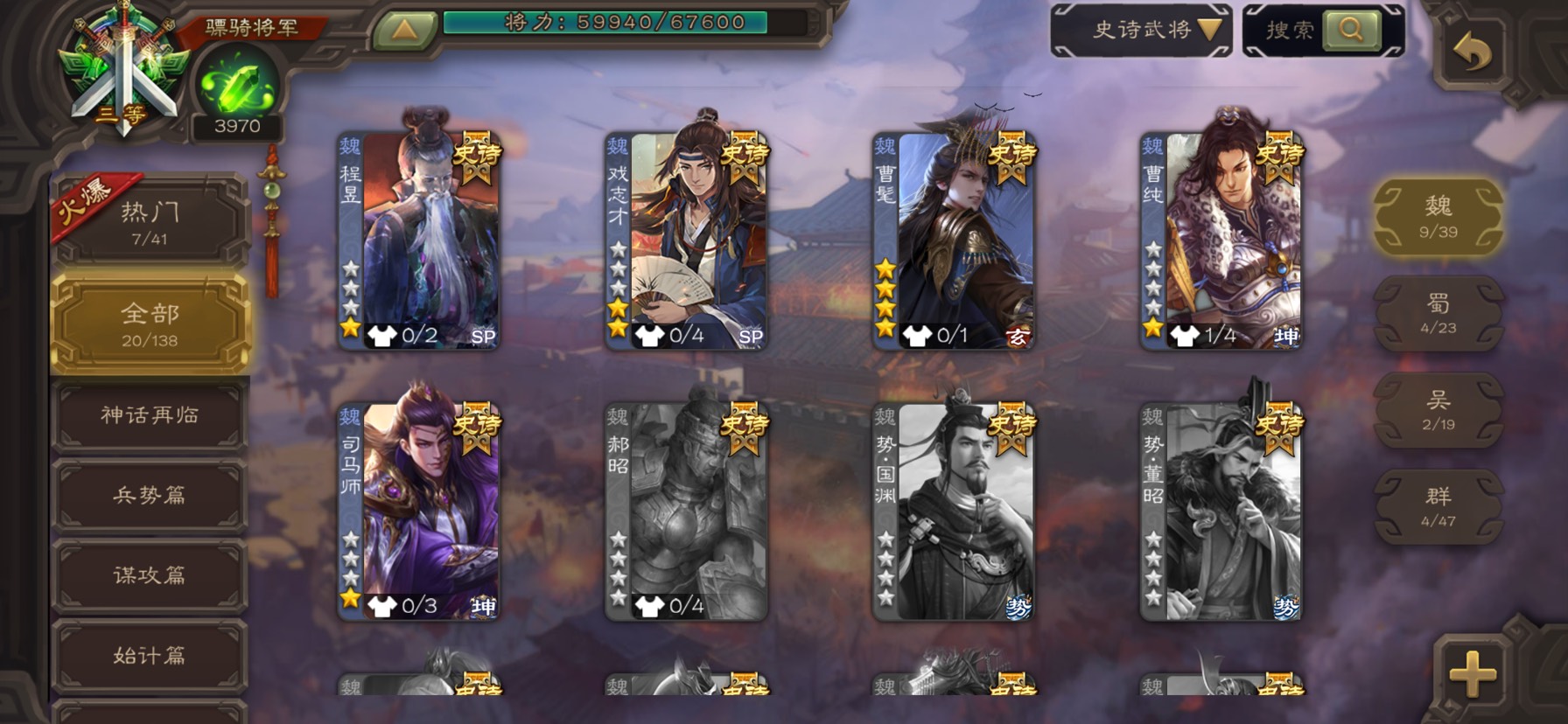This screenshot has width=1568, height=724.
Task: Click the golden plus button
Action: [x=1473, y=673]
